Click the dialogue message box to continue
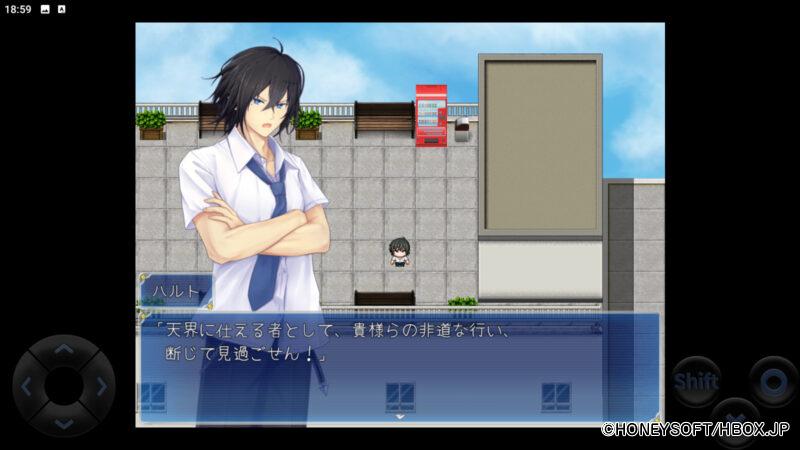The height and width of the screenshot is (450, 800). point(399,365)
